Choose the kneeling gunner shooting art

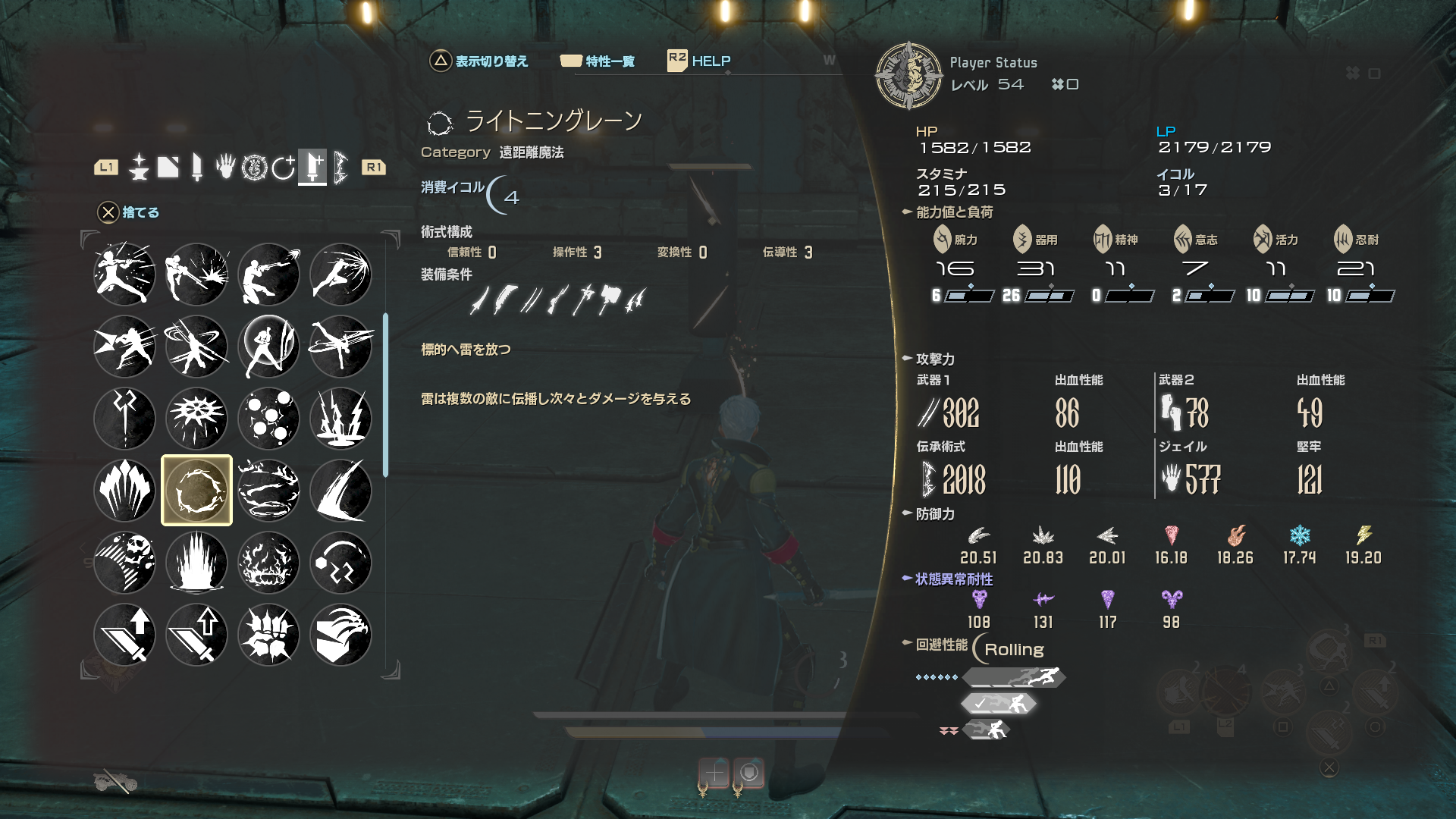(x=268, y=275)
